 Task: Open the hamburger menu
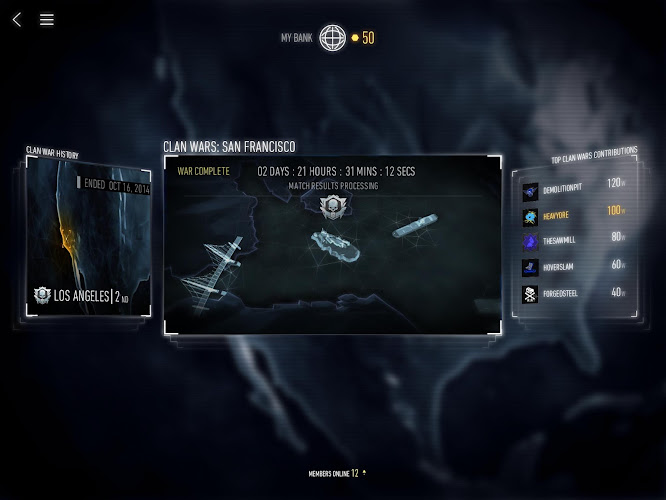pyautogui.click(x=47, y=19)
